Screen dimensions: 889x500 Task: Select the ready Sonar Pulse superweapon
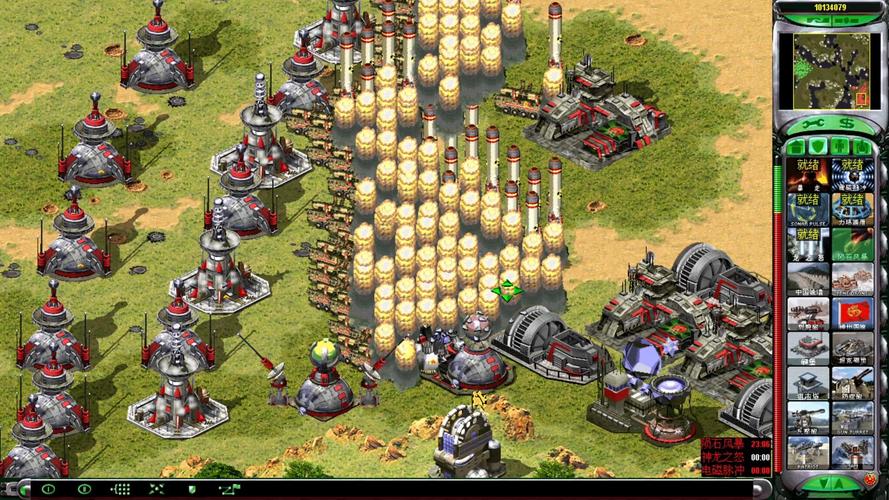point(807,210)
